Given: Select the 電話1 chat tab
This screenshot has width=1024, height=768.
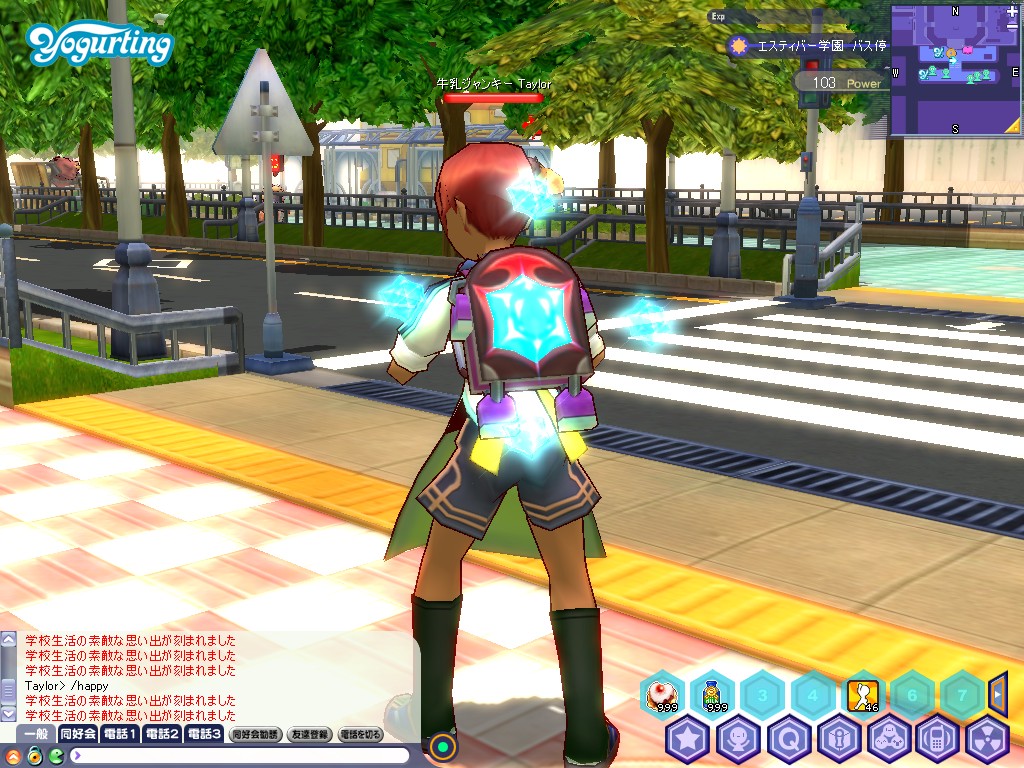Looking at the screenshot, I should (x=119, y=734).
